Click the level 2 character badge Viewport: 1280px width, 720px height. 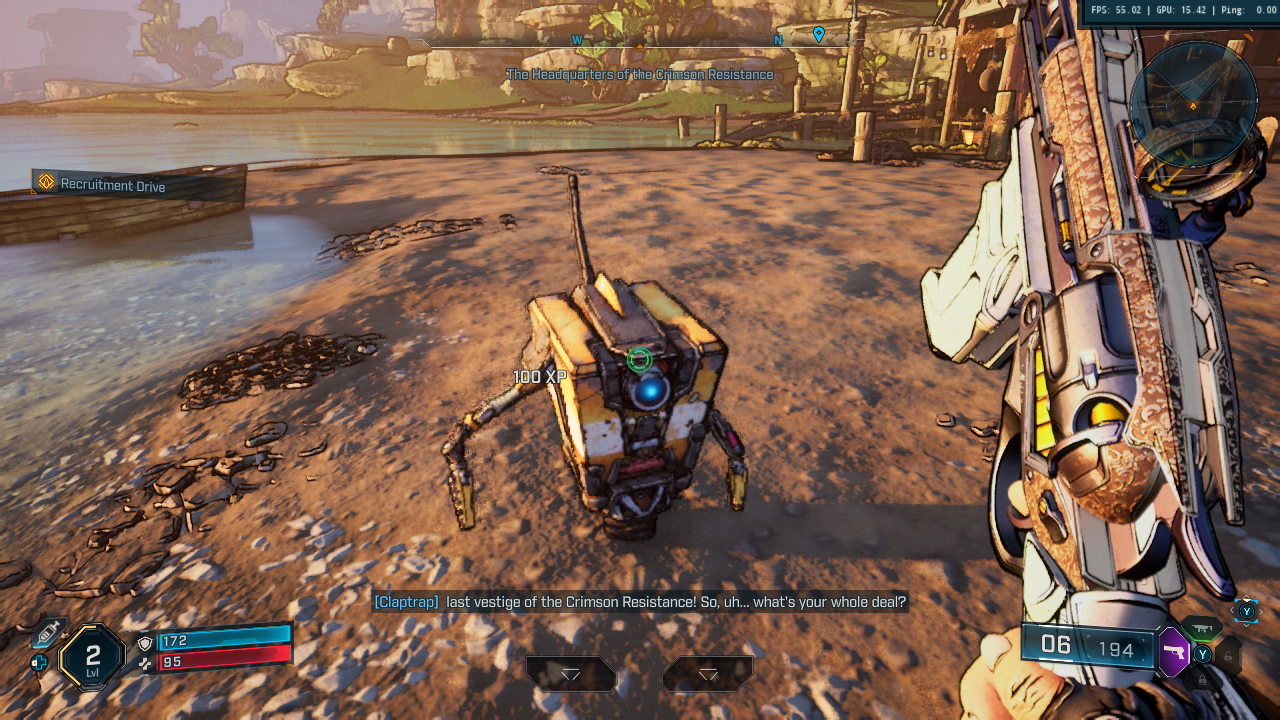click(92, 659)
